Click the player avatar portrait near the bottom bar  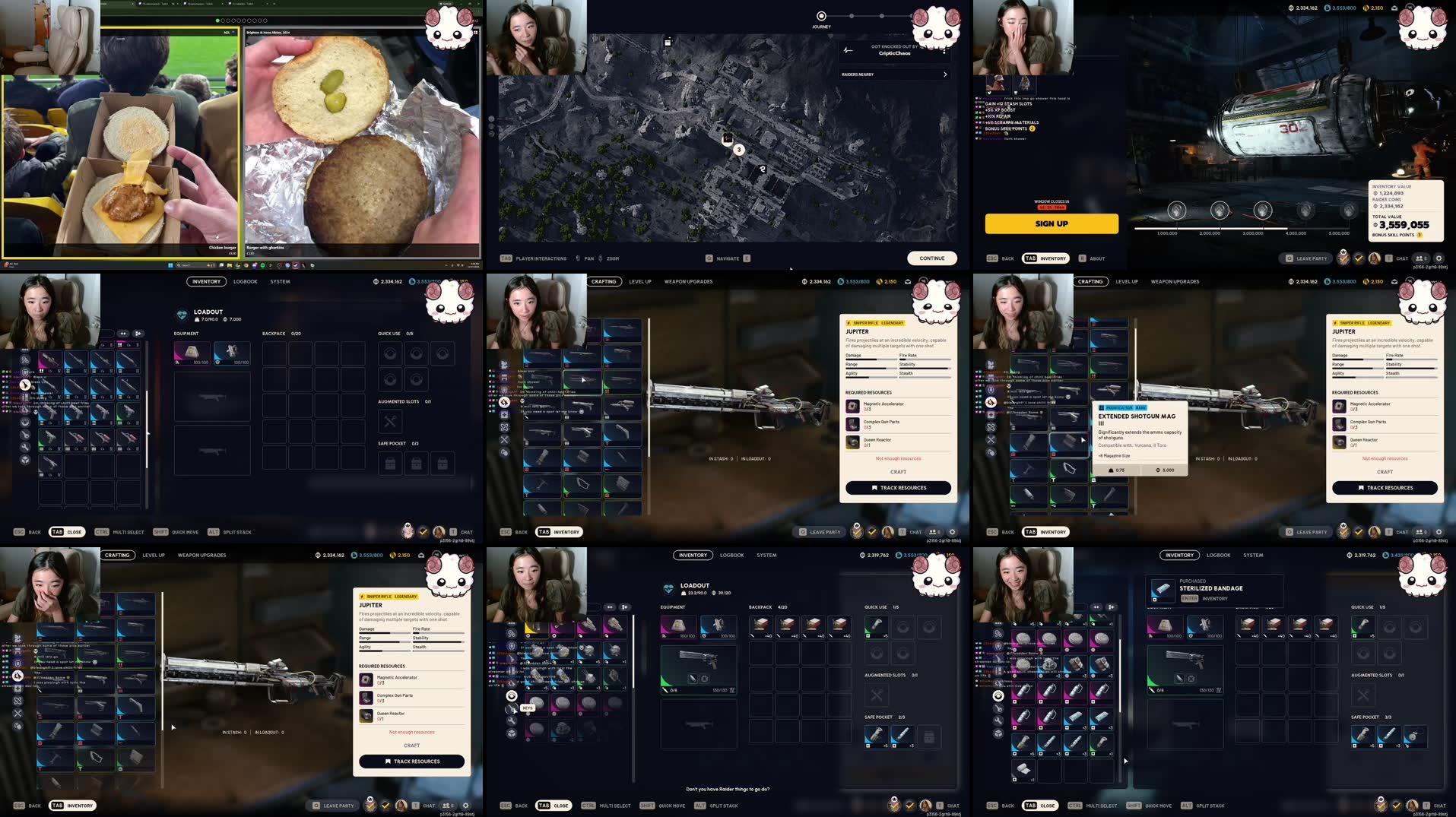pos(888,532)
